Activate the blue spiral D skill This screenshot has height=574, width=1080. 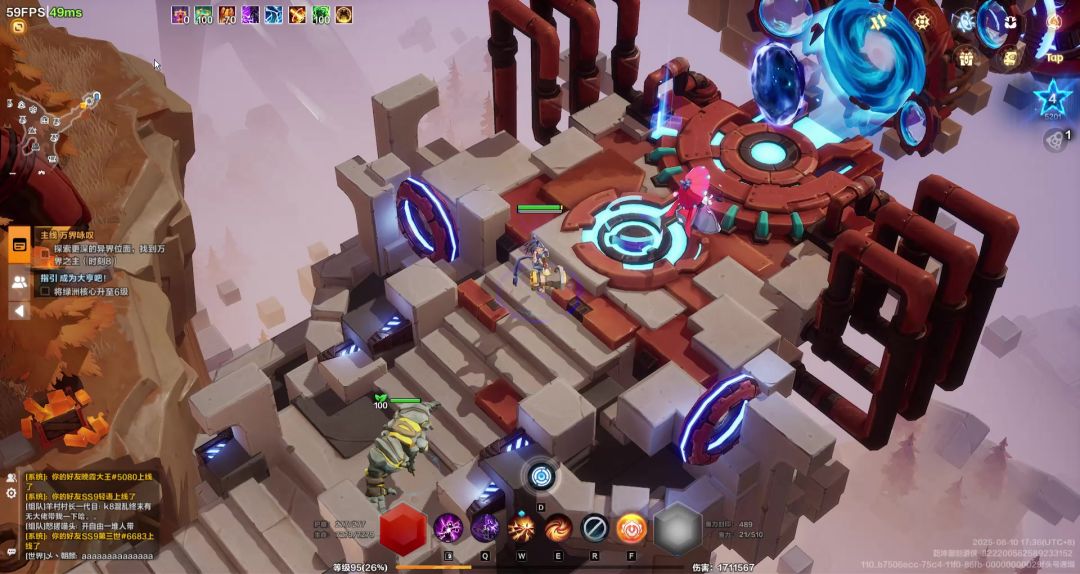[x=541, y=476]
